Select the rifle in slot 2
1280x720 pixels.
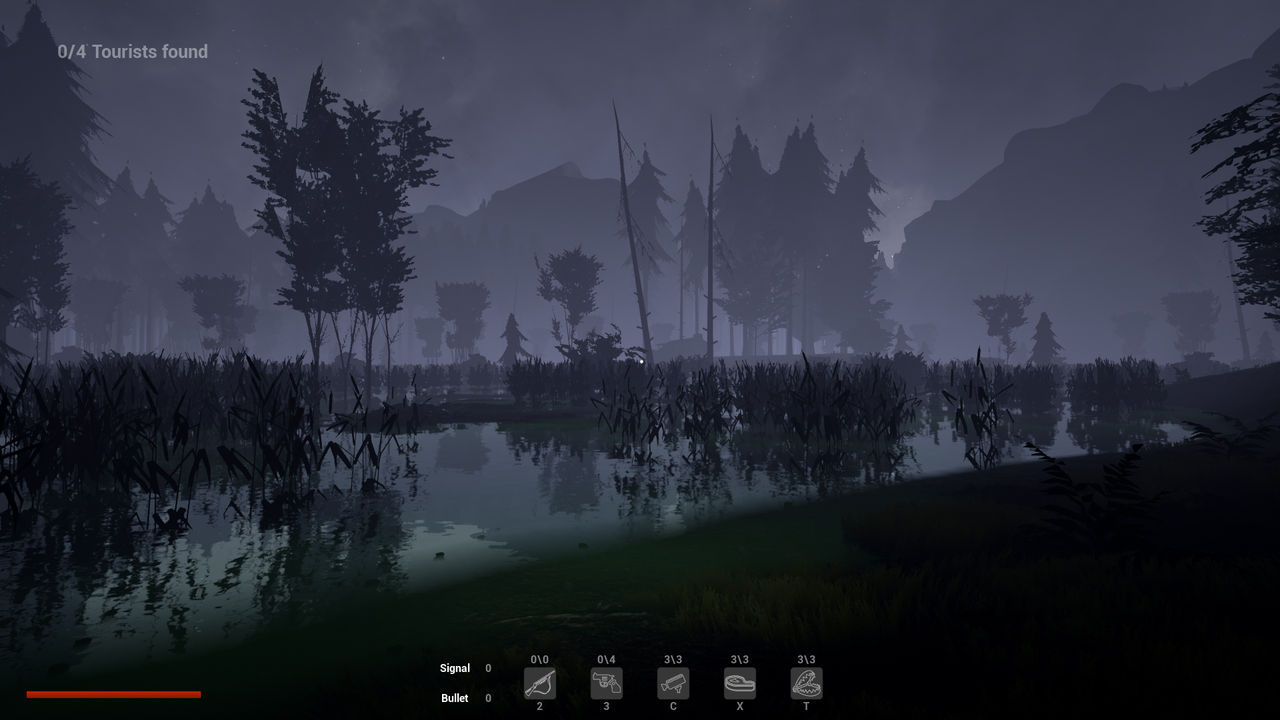click(540, 684)
